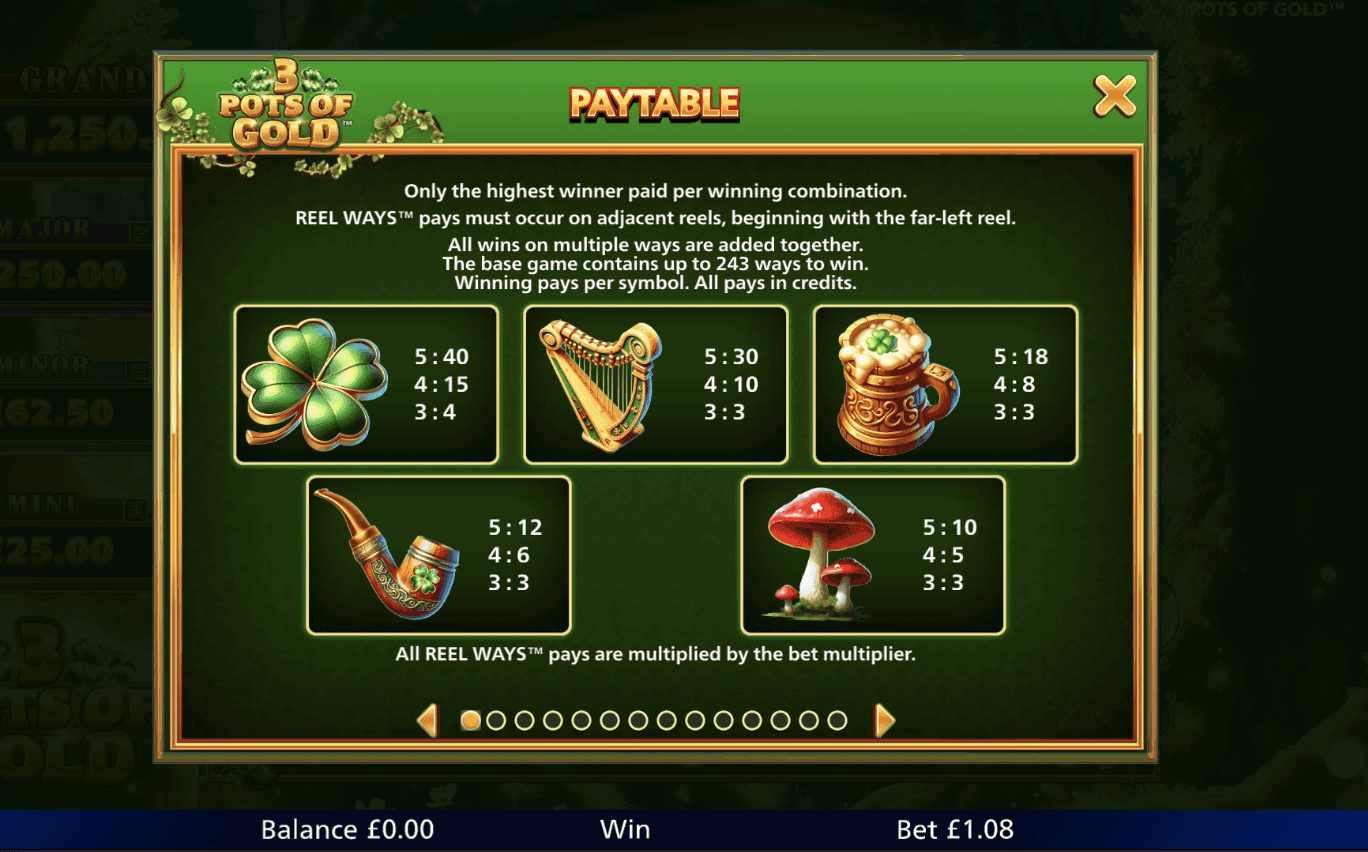1368x852 pixels.
Task: Go back using the left arrow
Action: [429, 720]
